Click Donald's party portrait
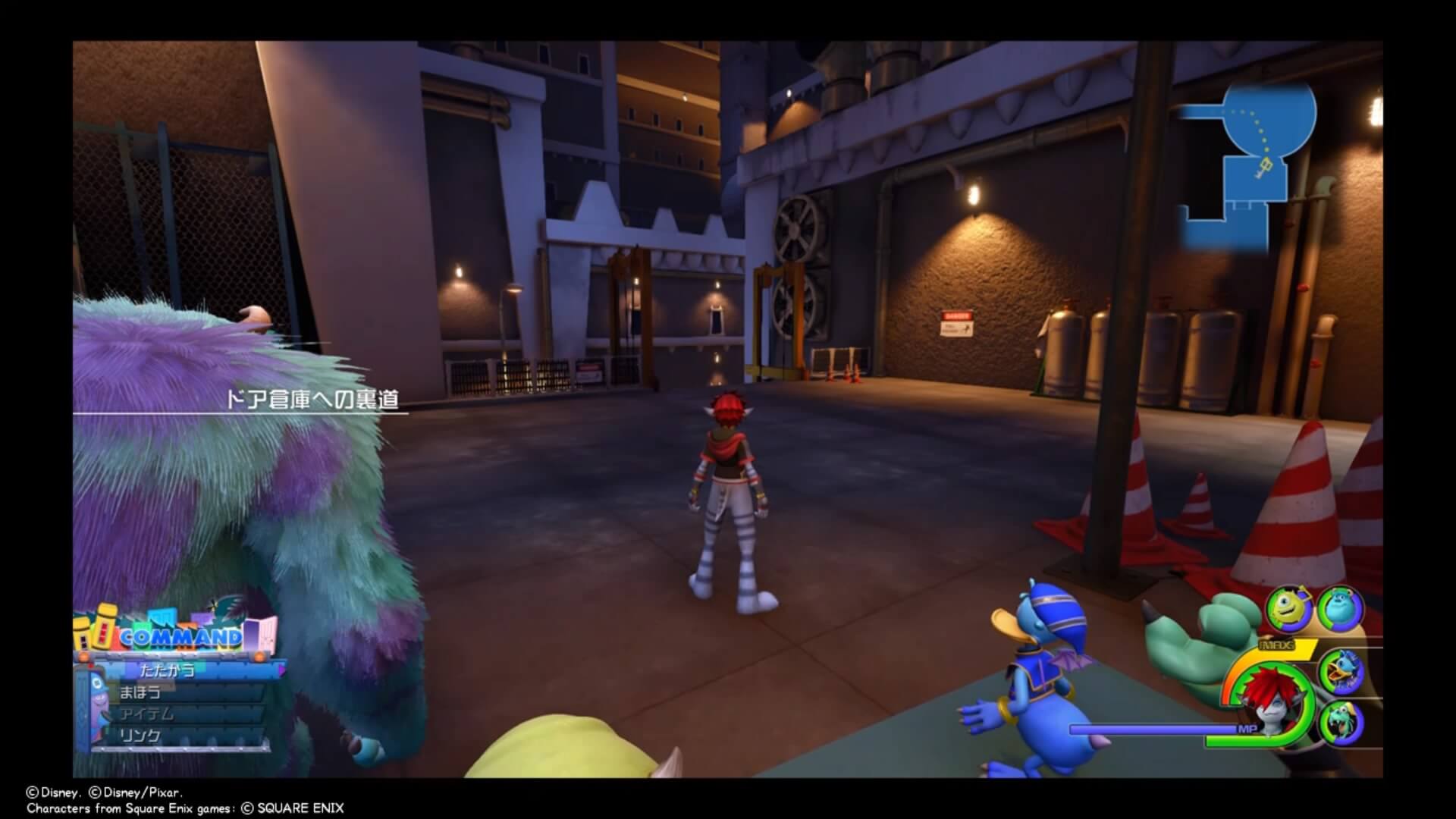 pyautogui.click(x=1341, y=670)
